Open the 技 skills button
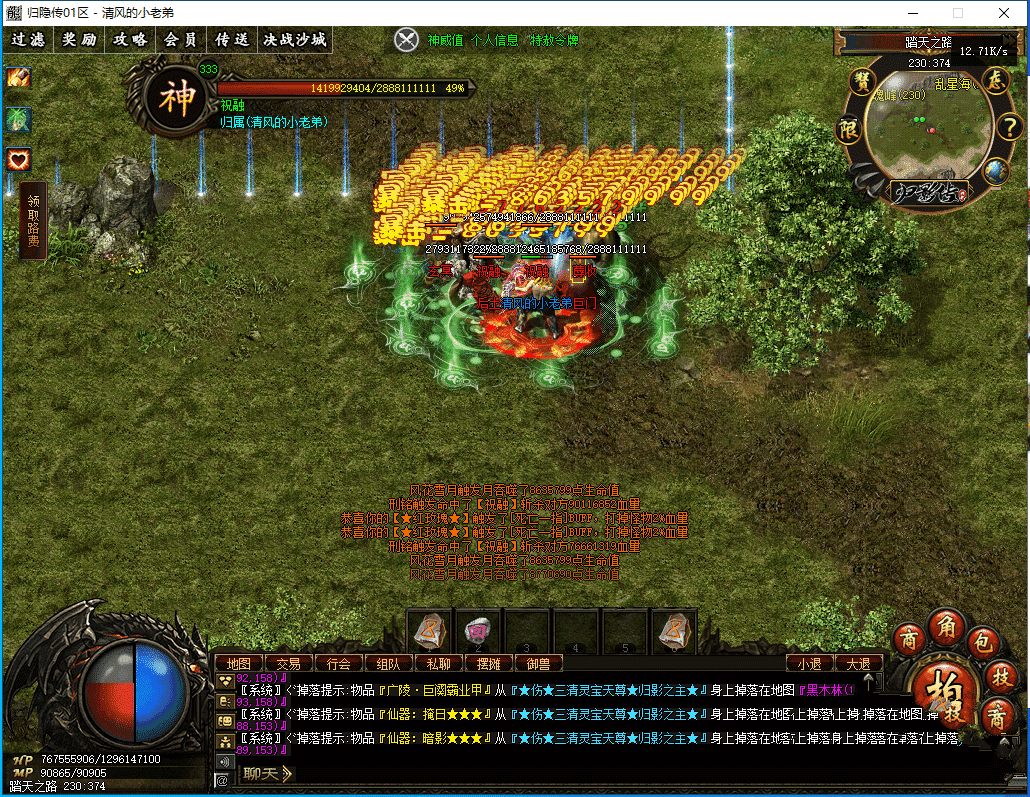 (x=1000, y=677)
